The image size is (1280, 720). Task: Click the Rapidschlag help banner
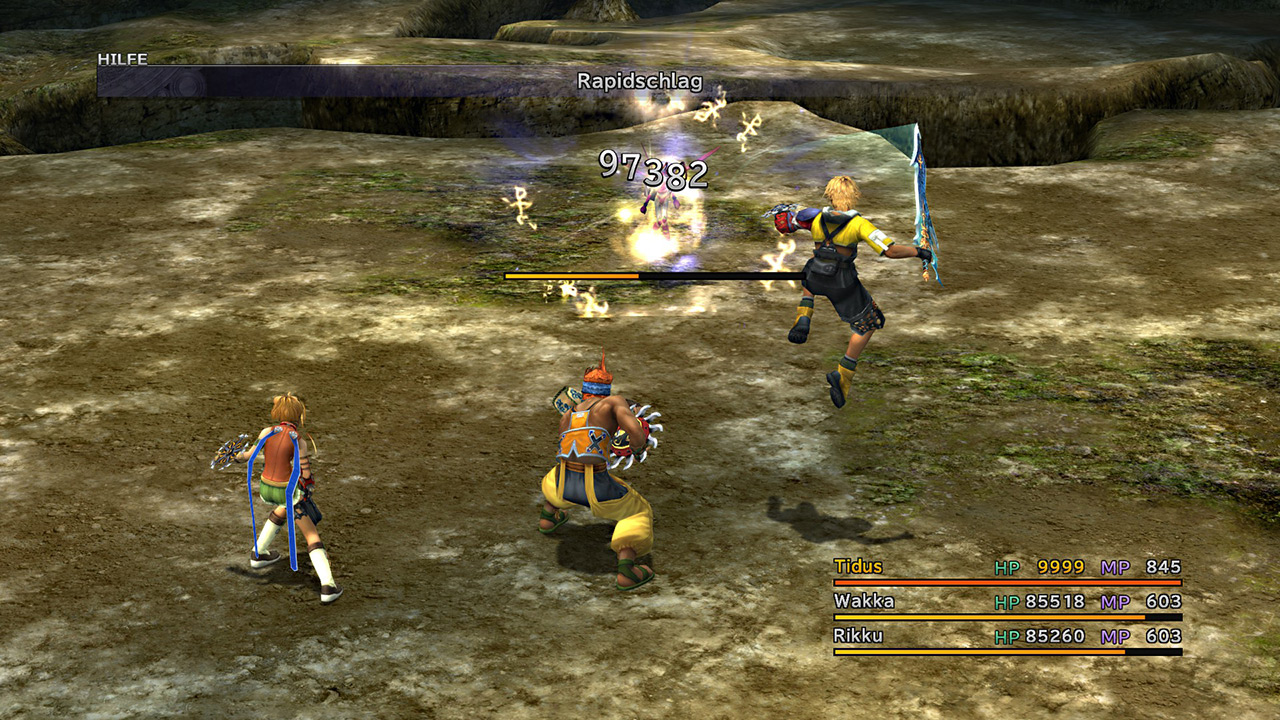tap(639, 82)
